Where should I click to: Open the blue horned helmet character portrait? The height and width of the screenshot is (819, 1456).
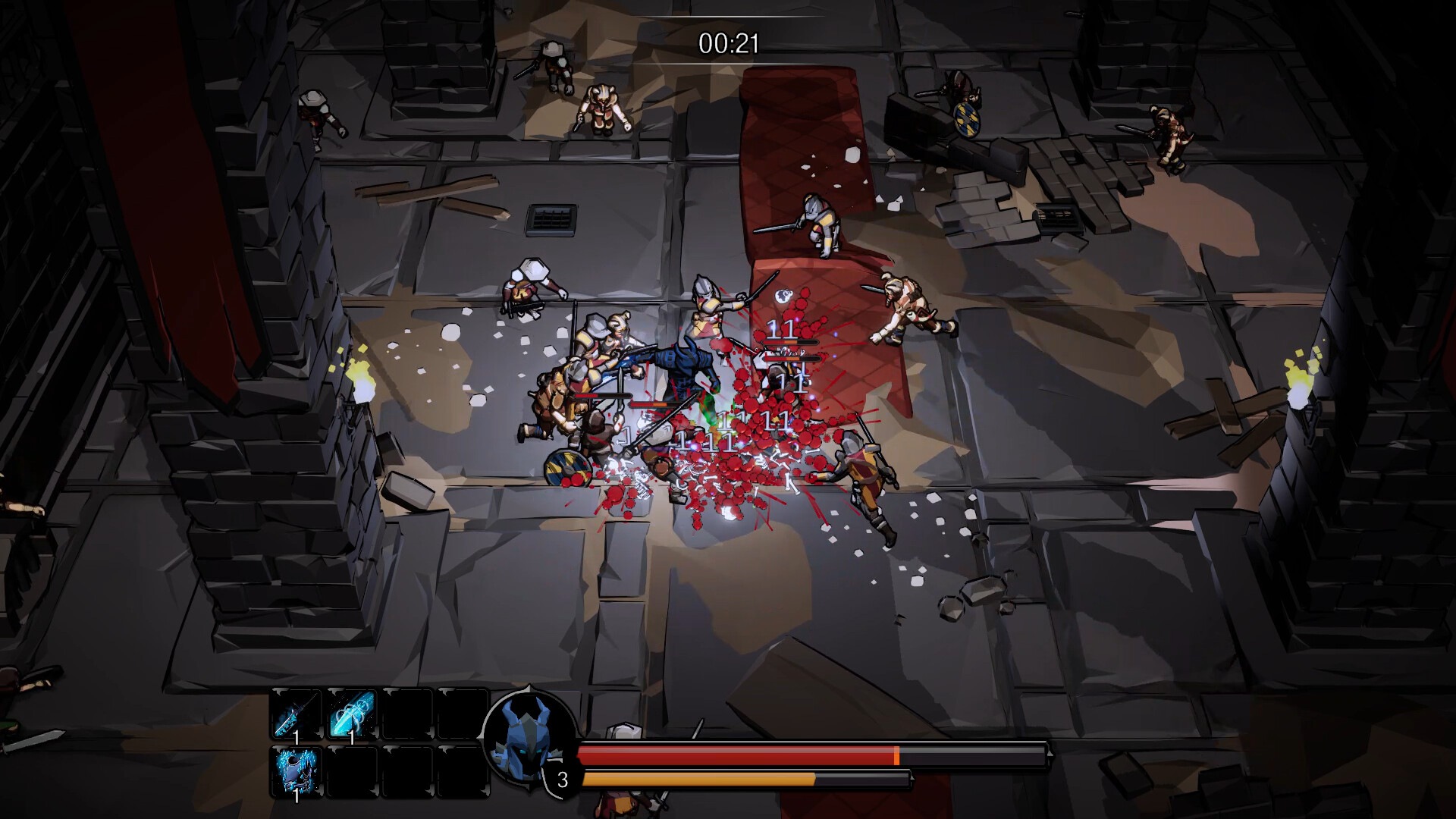(x=529, y=736)
